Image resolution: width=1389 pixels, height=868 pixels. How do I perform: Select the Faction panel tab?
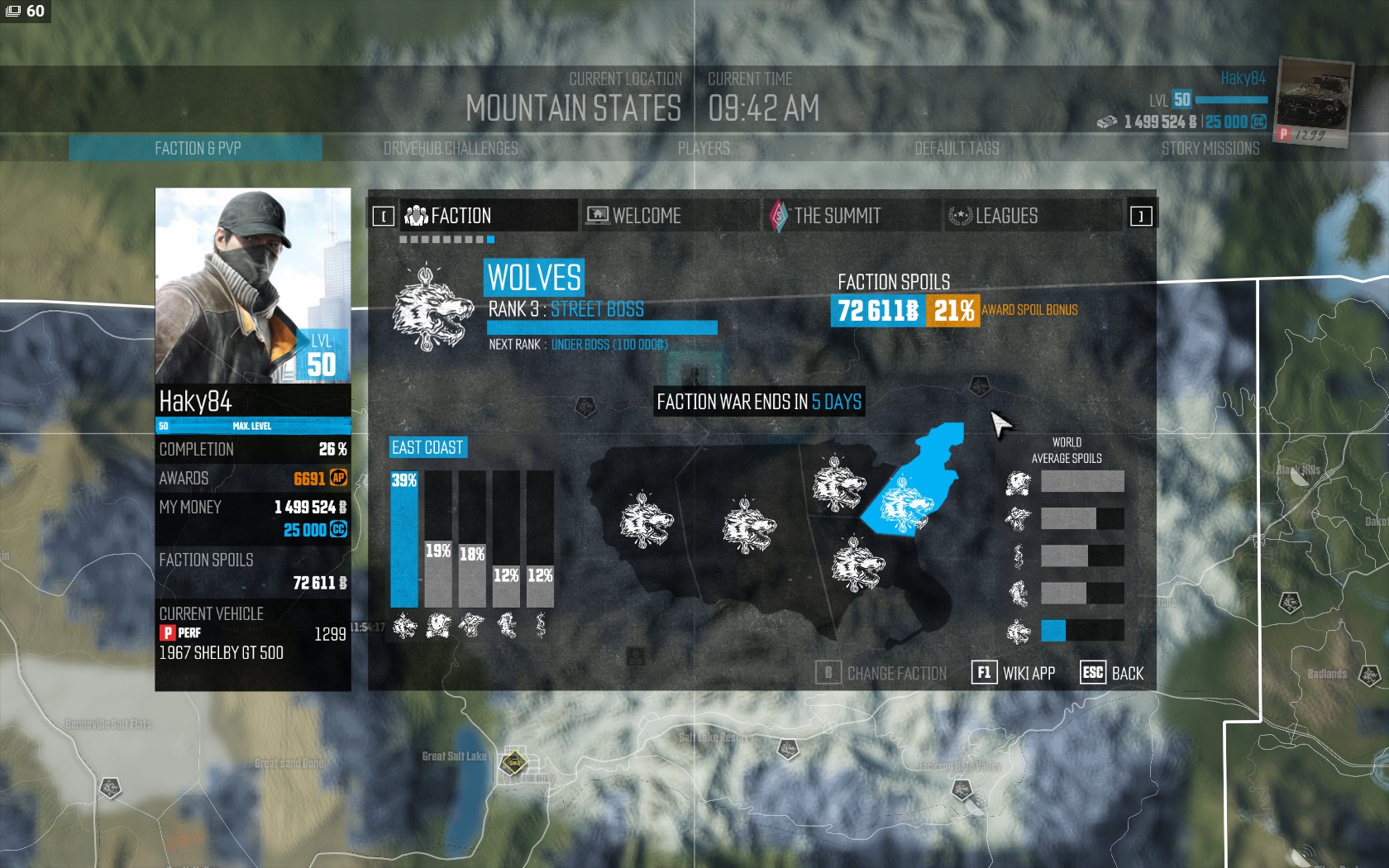pos(489,216)
